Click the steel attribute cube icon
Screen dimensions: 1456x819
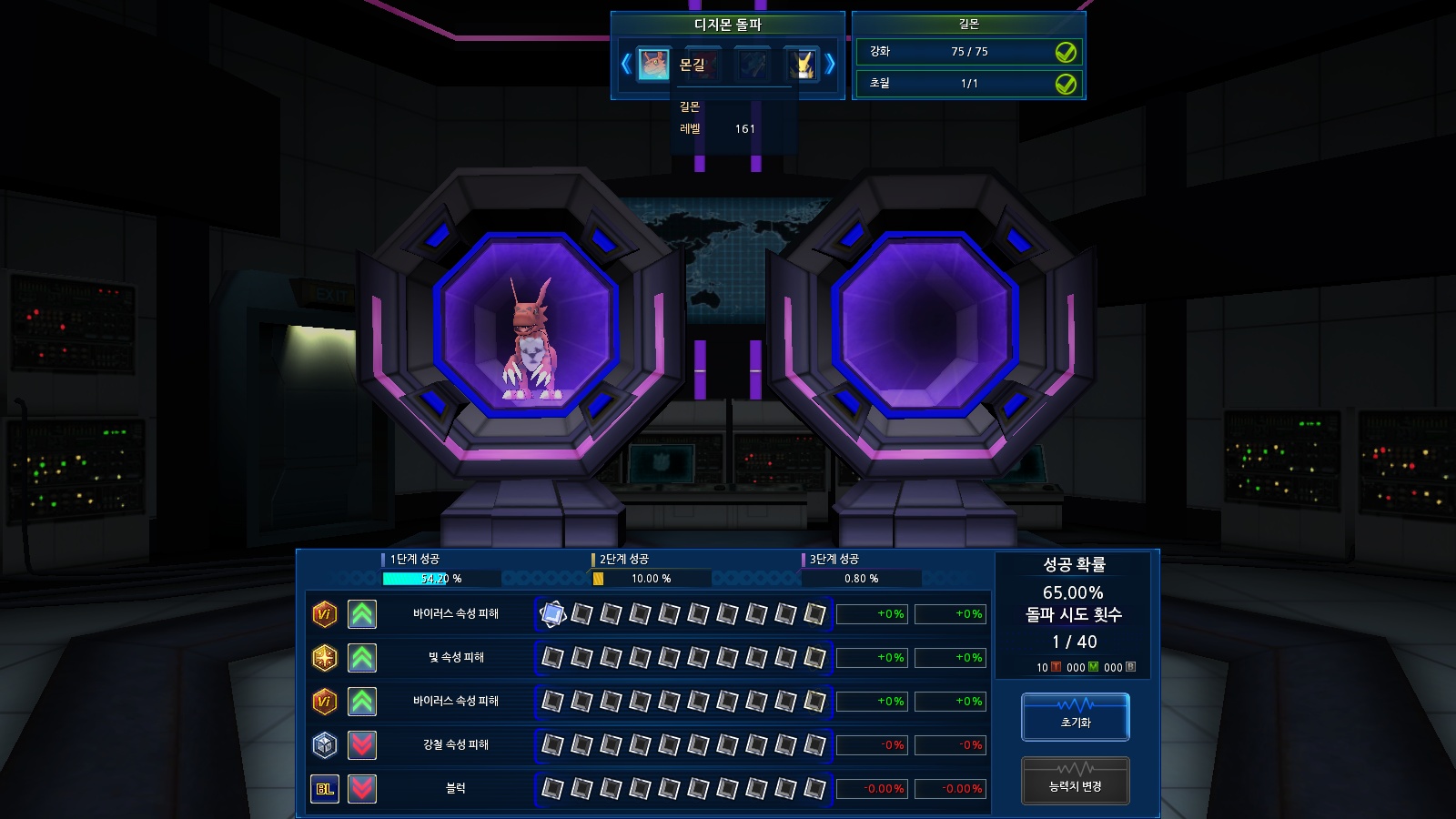tap(325, 744)
